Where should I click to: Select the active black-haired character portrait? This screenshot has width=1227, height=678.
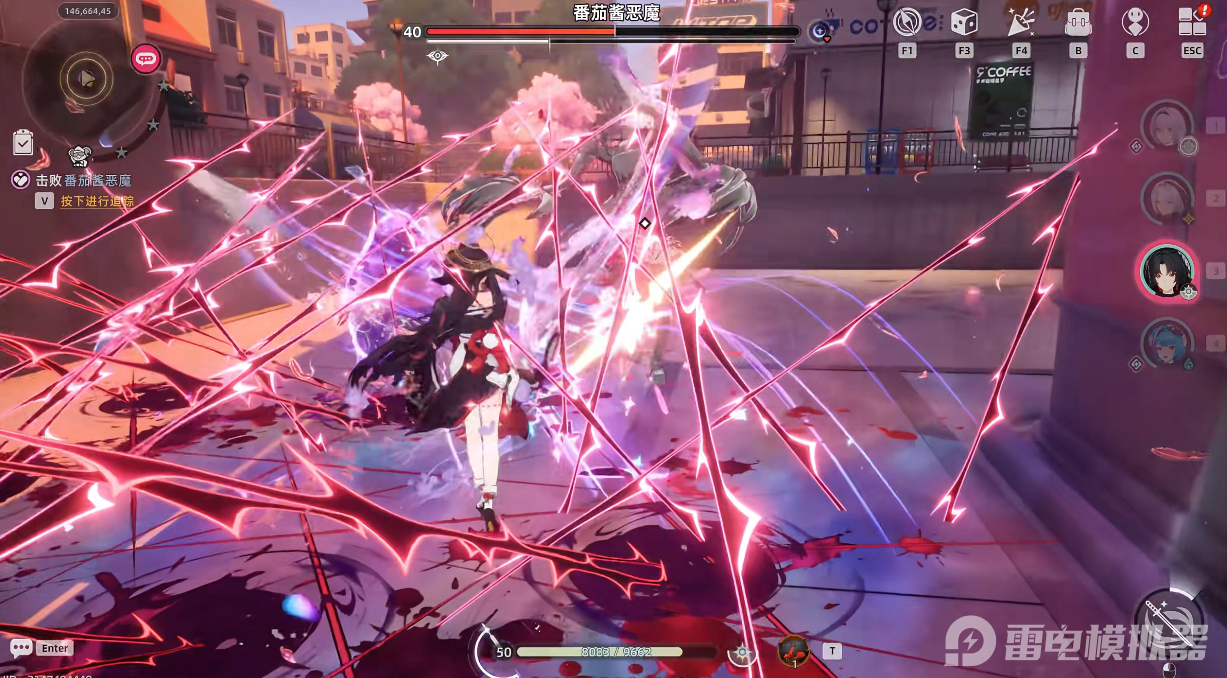point(1166,270)
